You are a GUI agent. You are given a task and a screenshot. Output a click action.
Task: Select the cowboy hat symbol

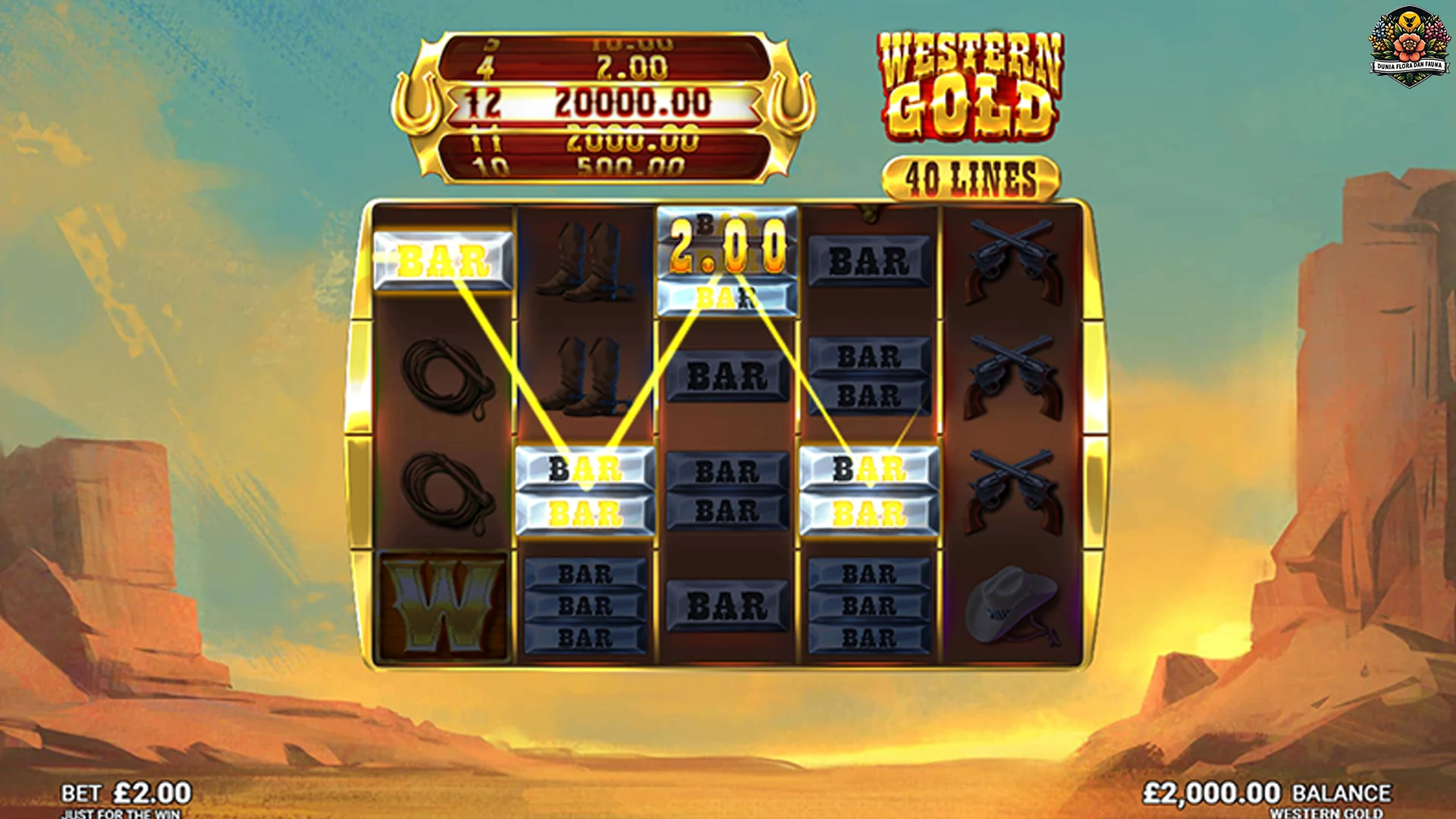(x=1013, y=603)
